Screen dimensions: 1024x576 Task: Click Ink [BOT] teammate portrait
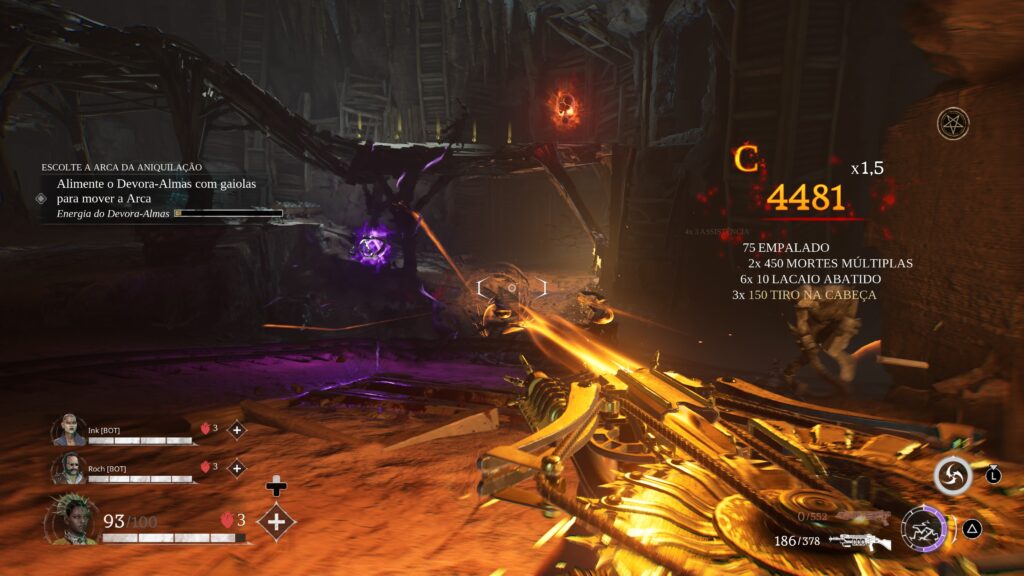tap(70, 431)
